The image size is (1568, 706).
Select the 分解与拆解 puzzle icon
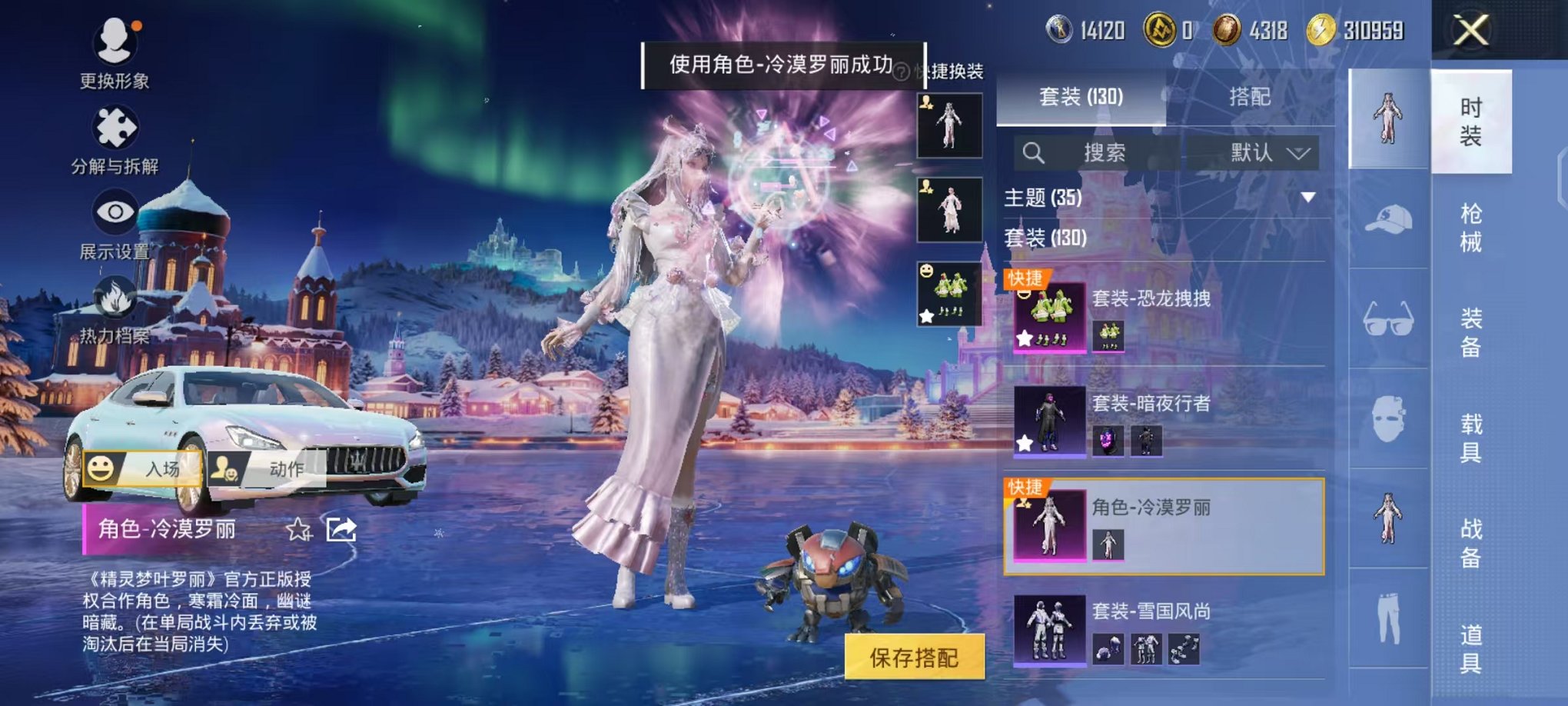pyautogui.click(x=114, y=127)
